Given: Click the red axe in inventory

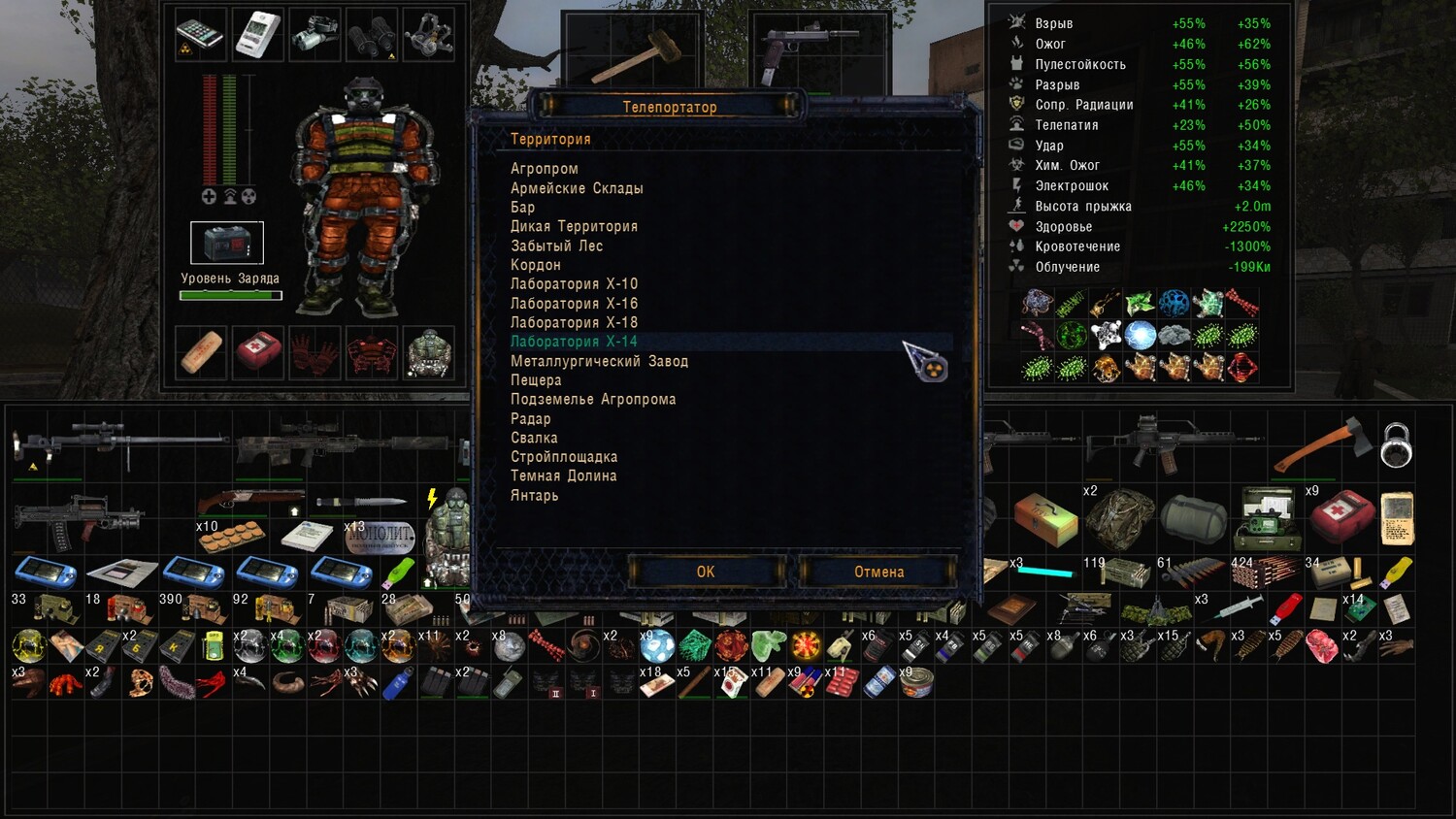Looking at the screenshot, I should tap(1324, 445).
